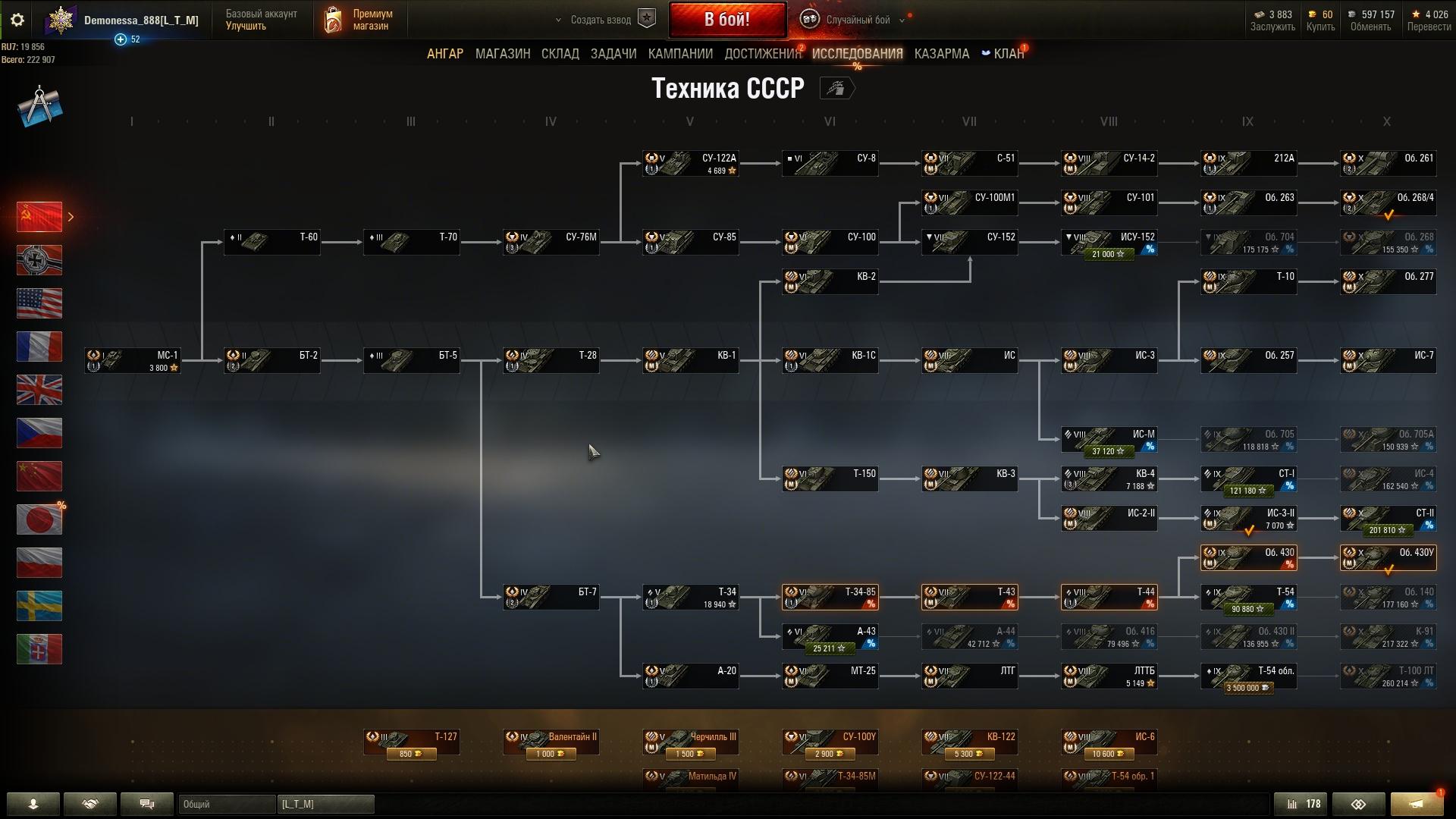Open the blueprints compass icon
Screen dimensions: 1456x819
click(39, 106)
